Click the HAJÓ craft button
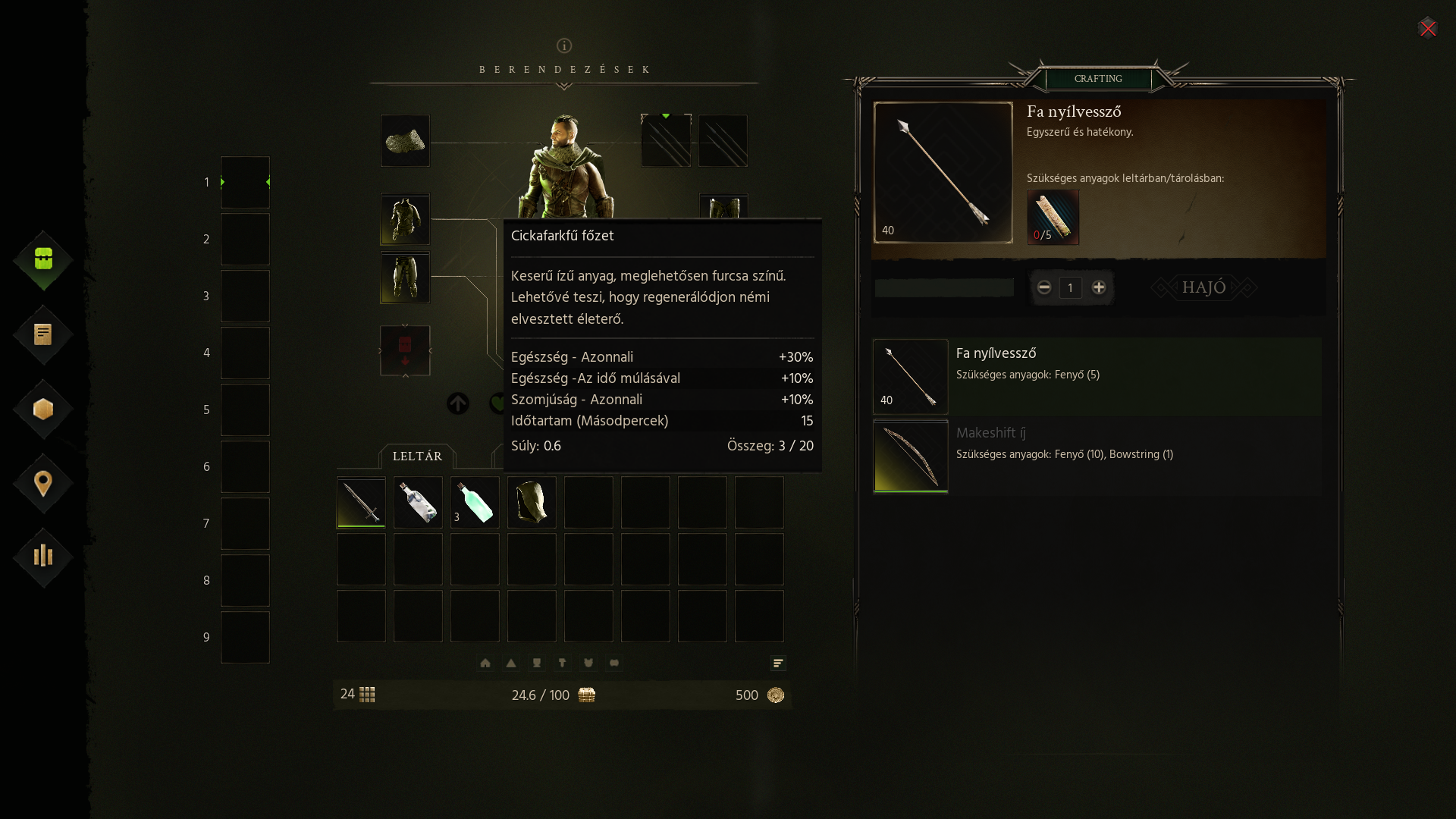The image size is (1456, 819). pos(1203,287)
